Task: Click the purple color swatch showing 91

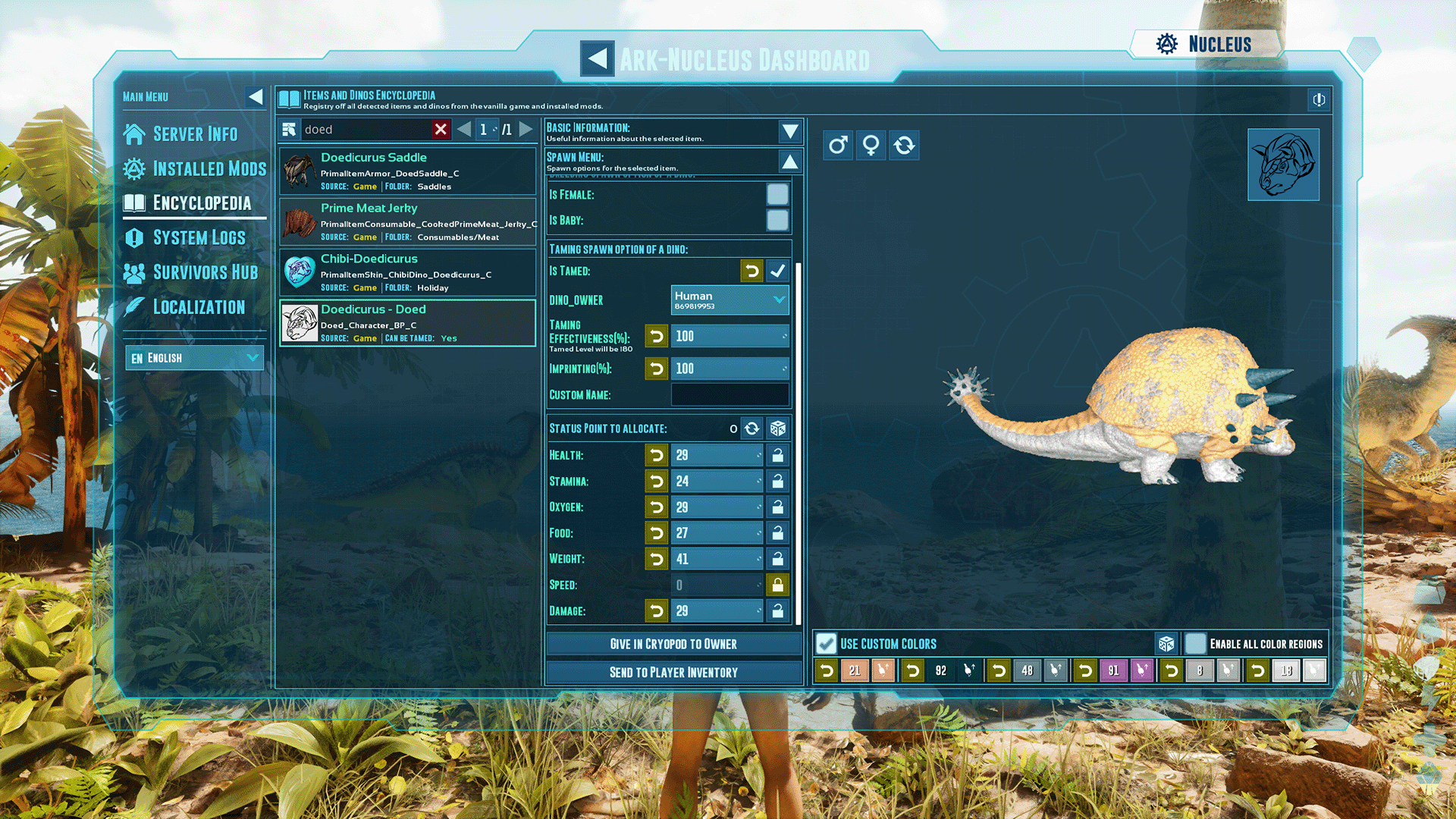Action: click(x=1114, y=670)
